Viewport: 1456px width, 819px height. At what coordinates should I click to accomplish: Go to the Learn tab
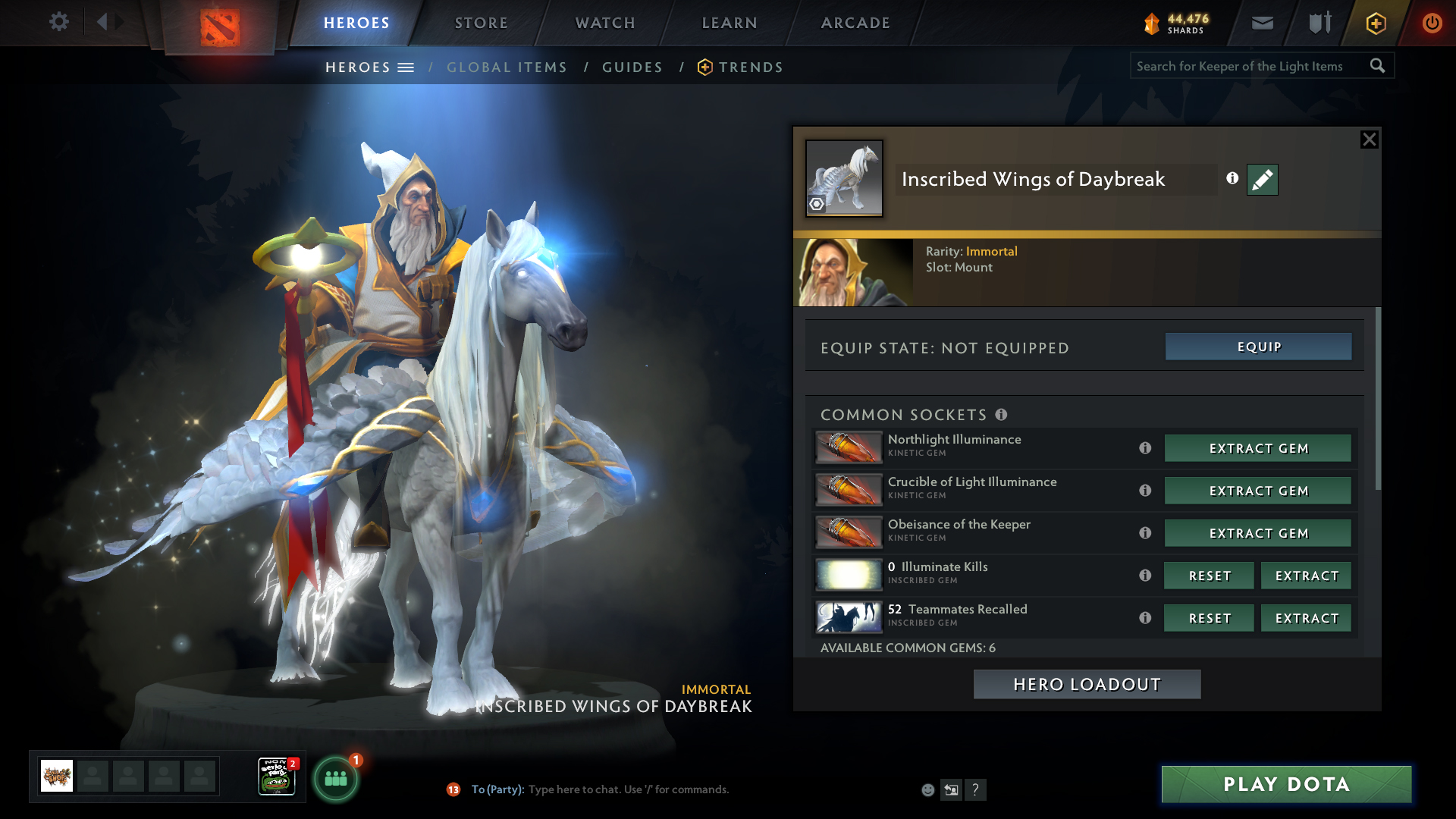(x=730, y=23)
